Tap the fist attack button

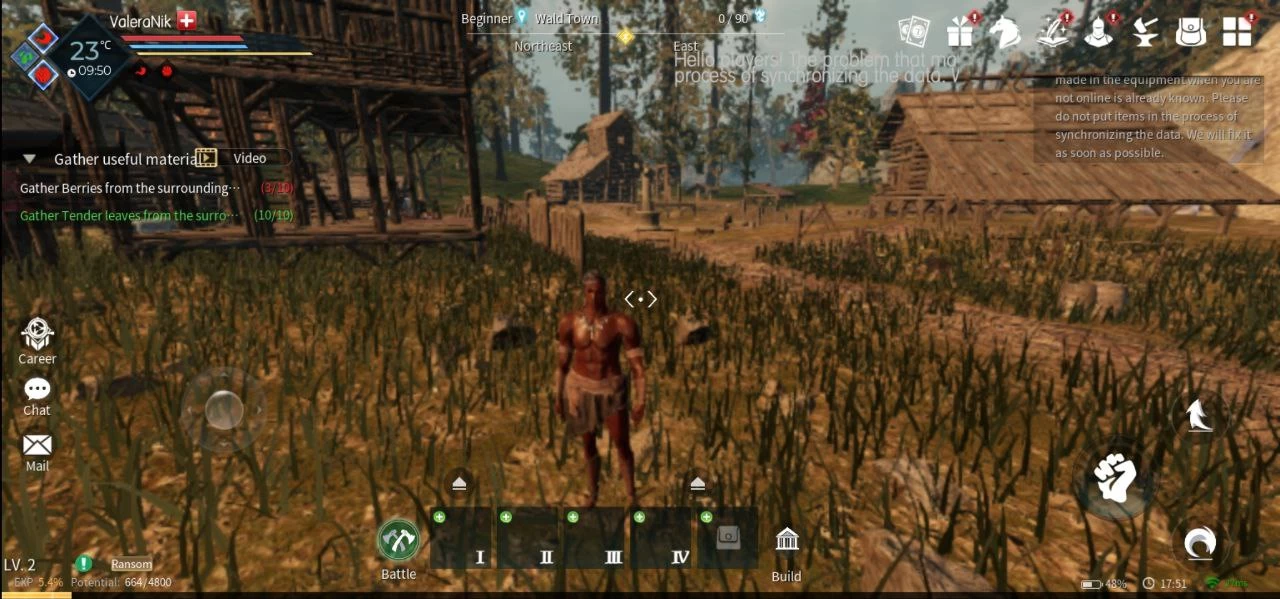(x=1113, y=479)
